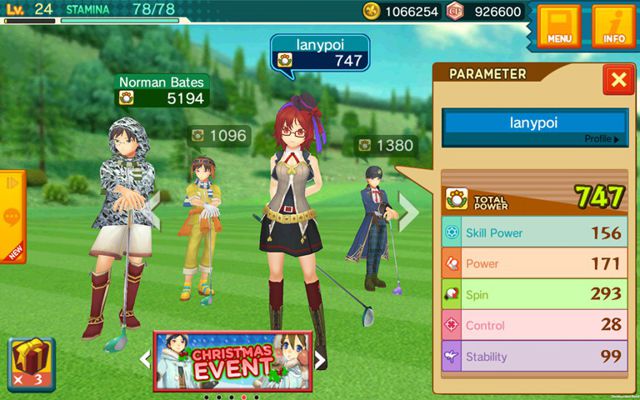Select the Stability stat row
Screen dimensions: 640x400
click(534, 357)
